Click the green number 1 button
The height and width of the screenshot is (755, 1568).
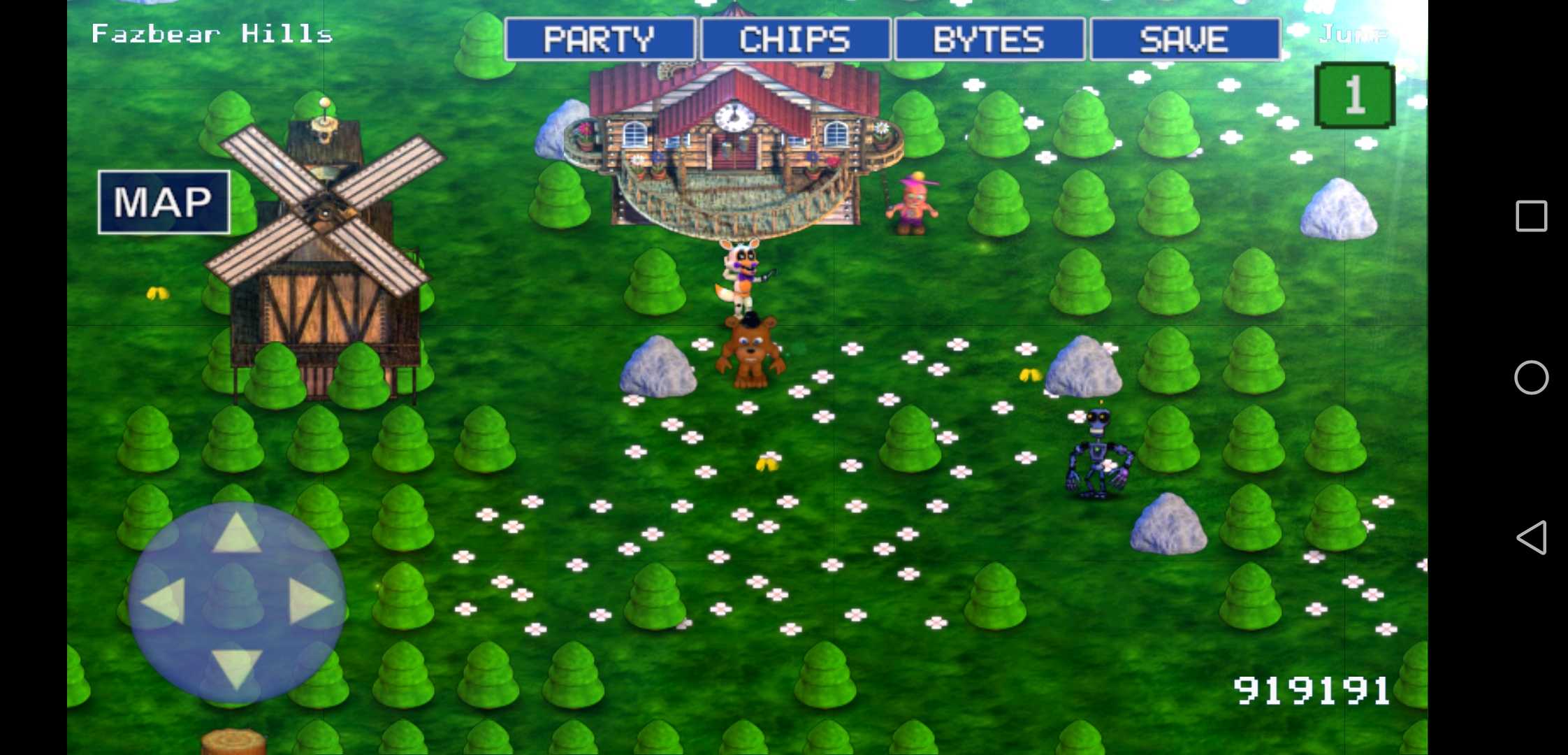(1355, 95)
